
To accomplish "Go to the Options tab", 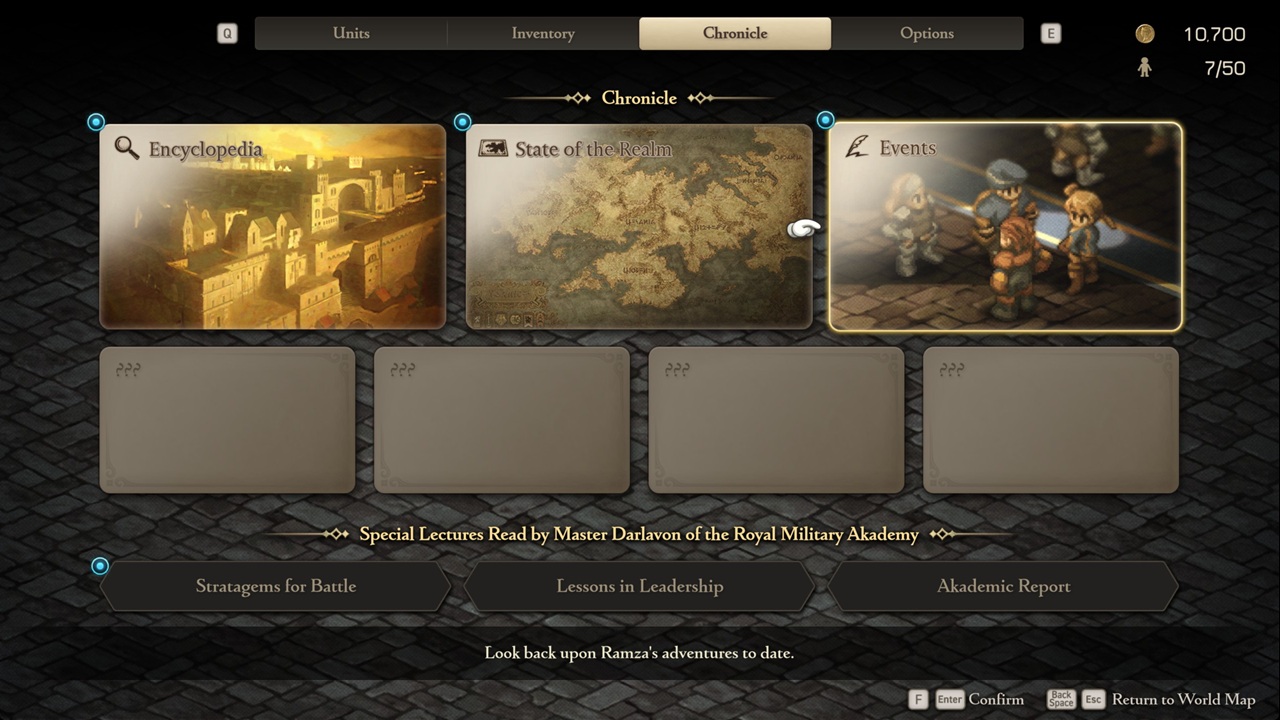I will coord(927,33).
